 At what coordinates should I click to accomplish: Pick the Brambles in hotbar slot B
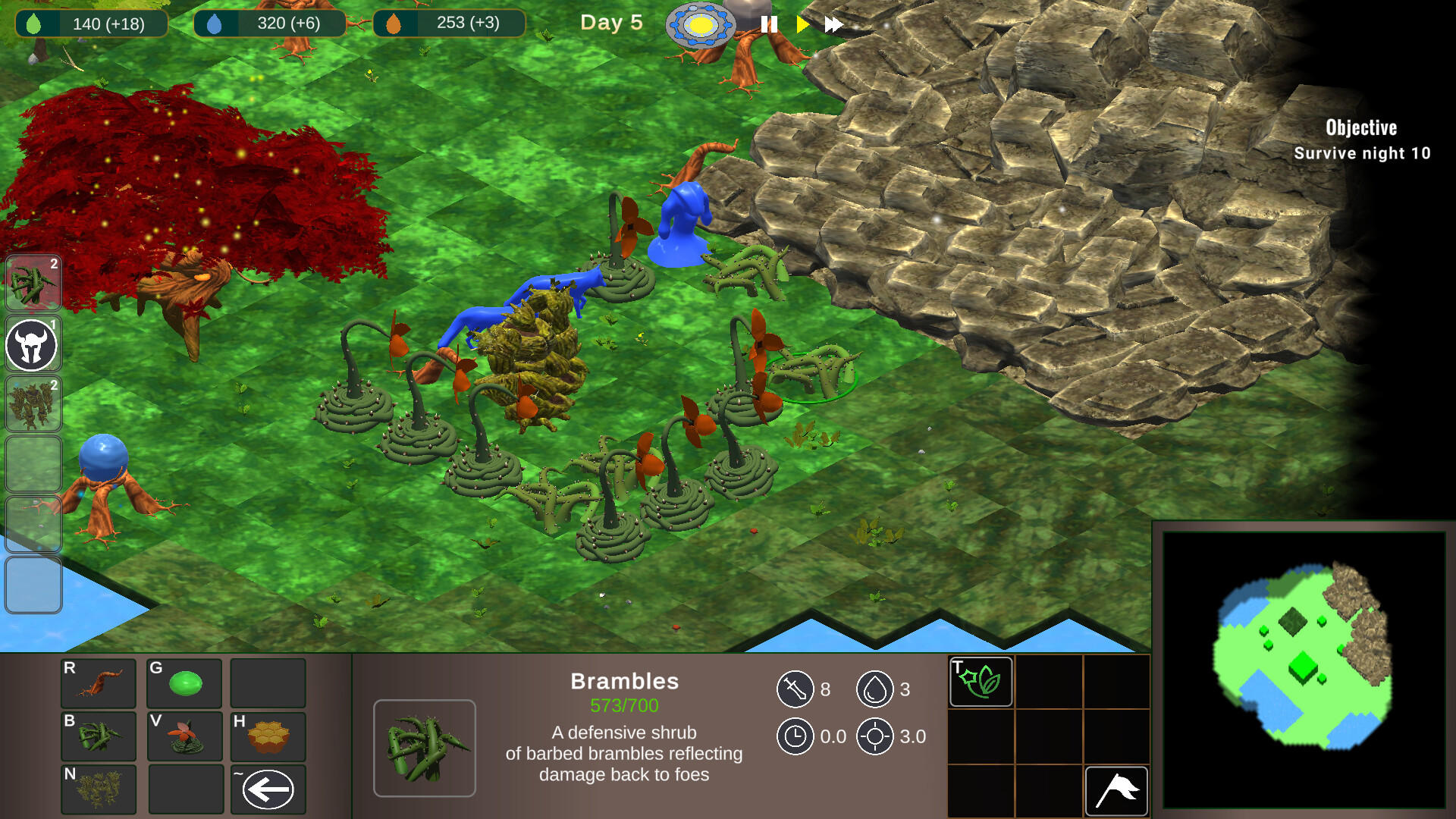click(x=98, y=736)
